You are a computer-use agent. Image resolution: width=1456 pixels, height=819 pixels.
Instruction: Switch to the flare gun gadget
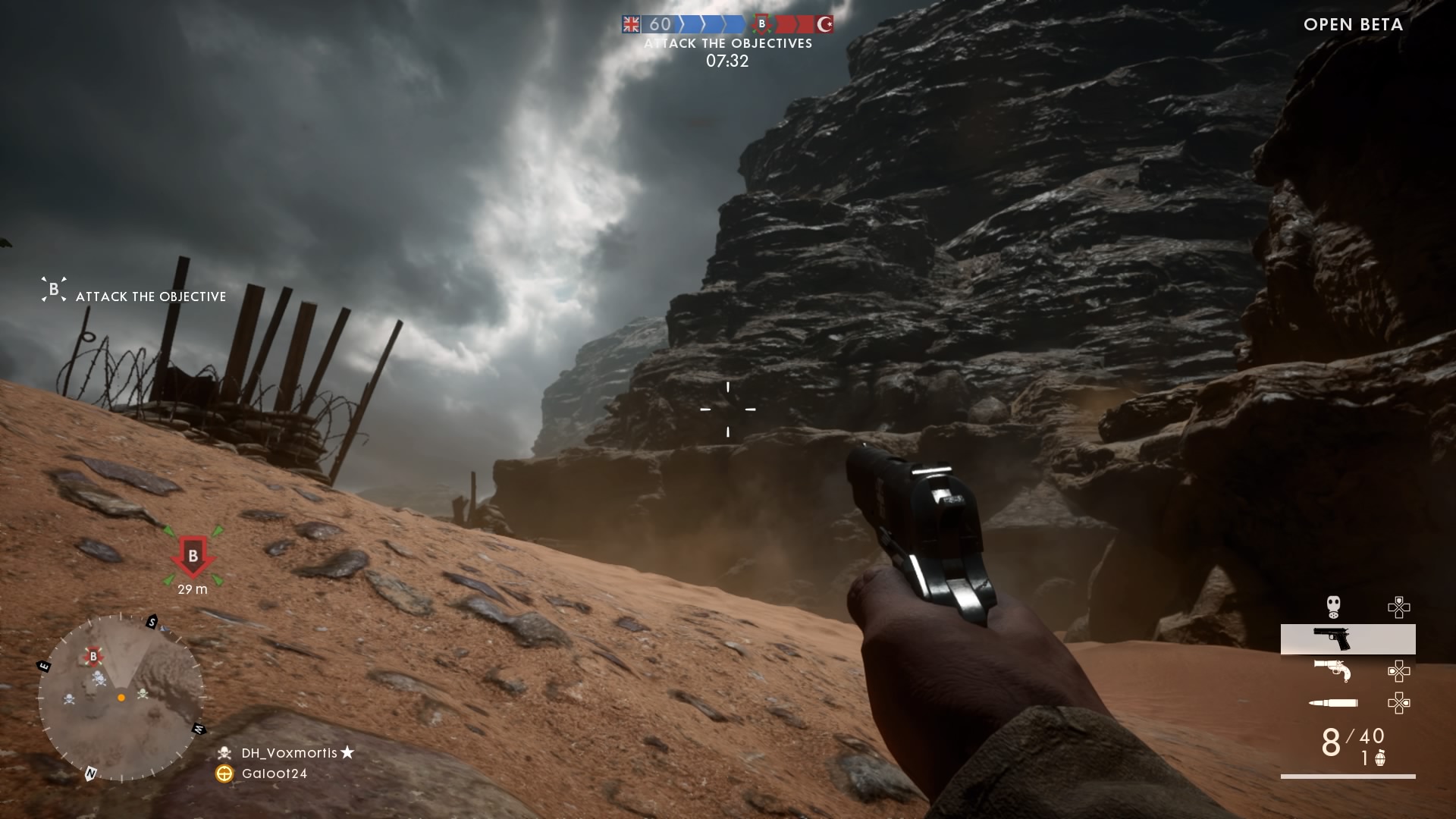(x=1332, y=670)
